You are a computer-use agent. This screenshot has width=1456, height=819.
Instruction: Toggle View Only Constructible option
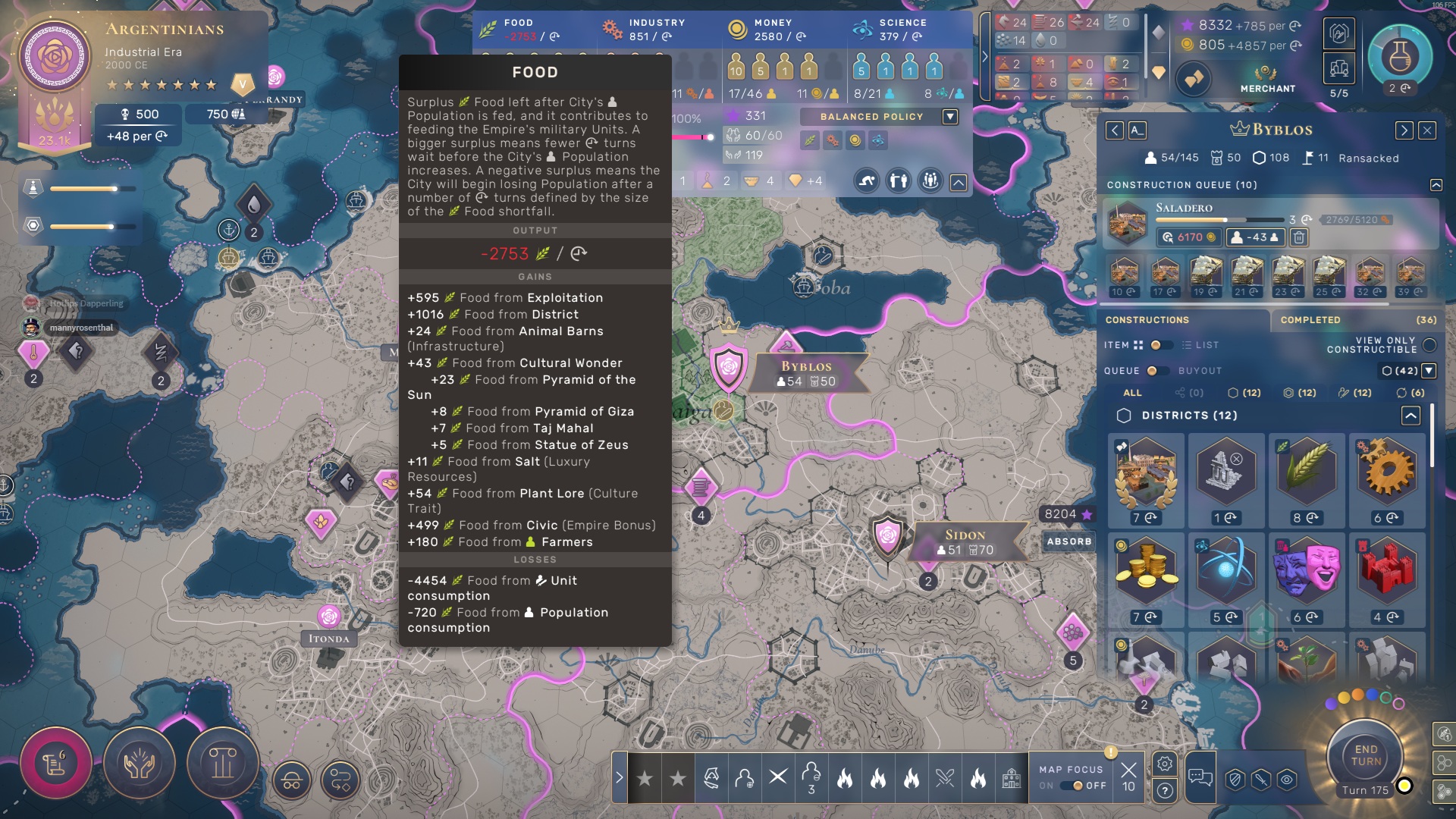1429,345
